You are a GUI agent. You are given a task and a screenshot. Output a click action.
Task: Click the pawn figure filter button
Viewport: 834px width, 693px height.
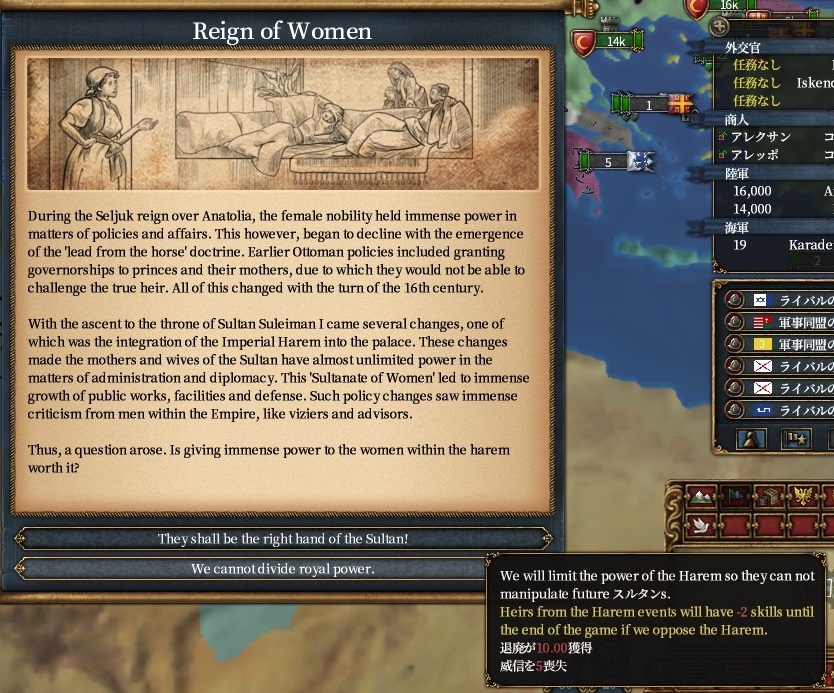pyautogui.click(x=751, y=439)
